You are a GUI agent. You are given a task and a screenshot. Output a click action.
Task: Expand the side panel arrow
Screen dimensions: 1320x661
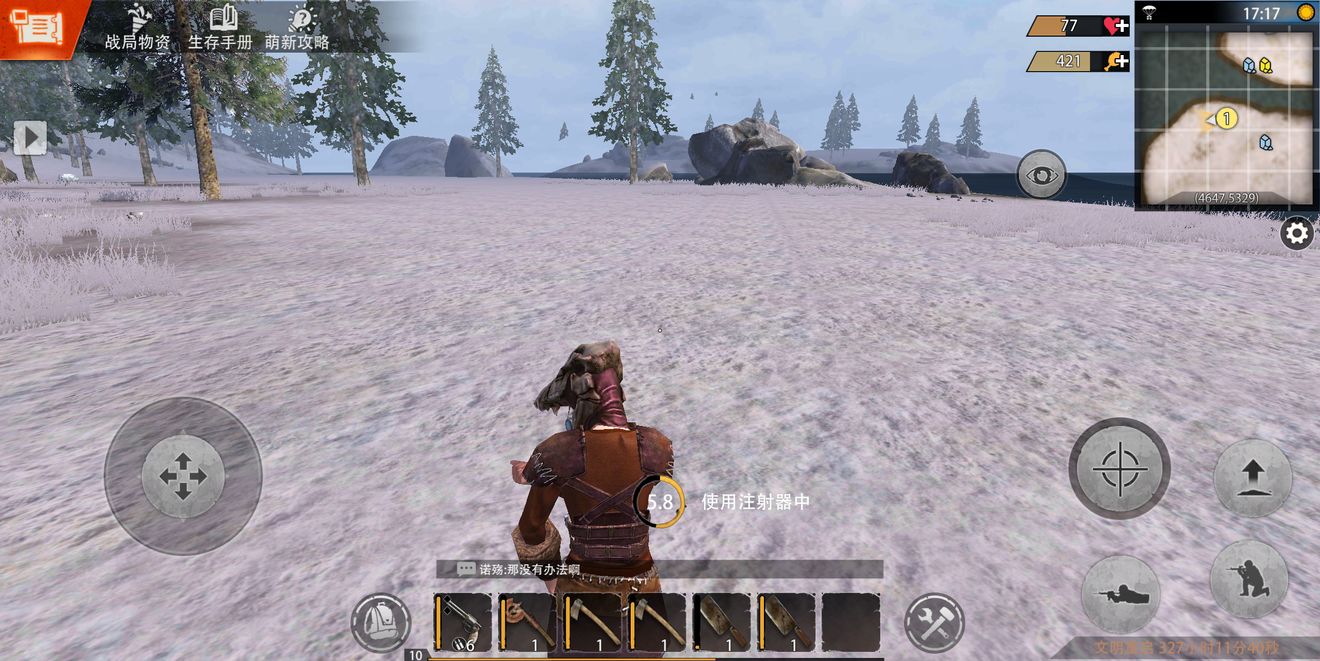click(29, 137)
